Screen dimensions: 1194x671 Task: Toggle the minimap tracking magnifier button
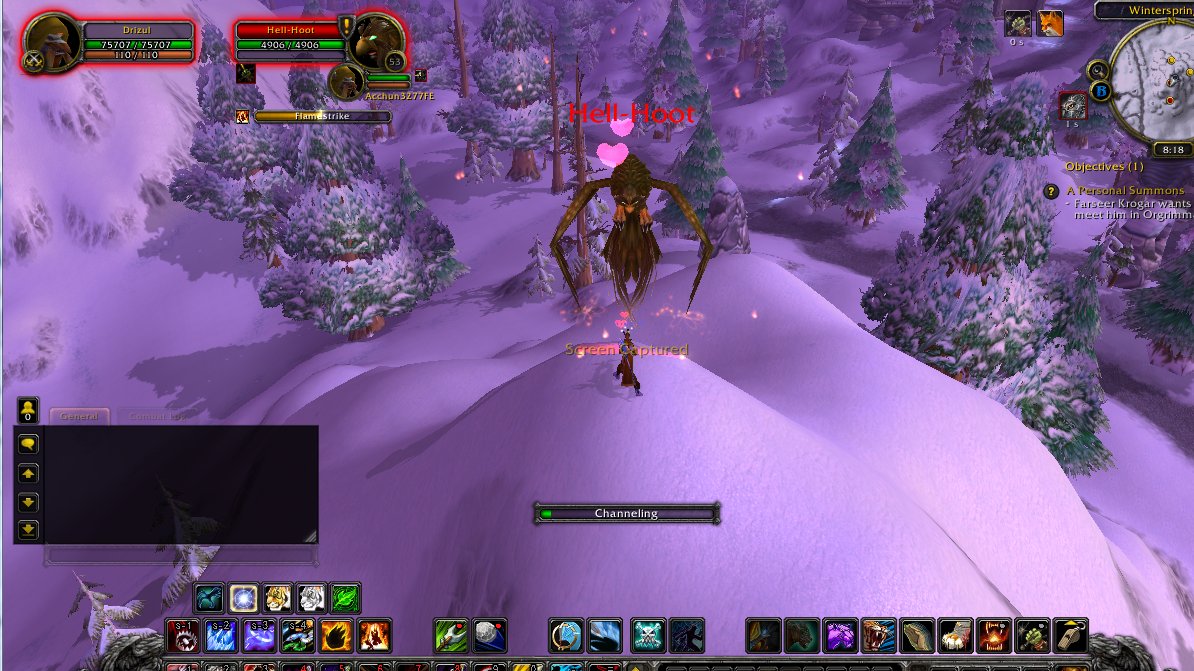[x=1098, y=70]
